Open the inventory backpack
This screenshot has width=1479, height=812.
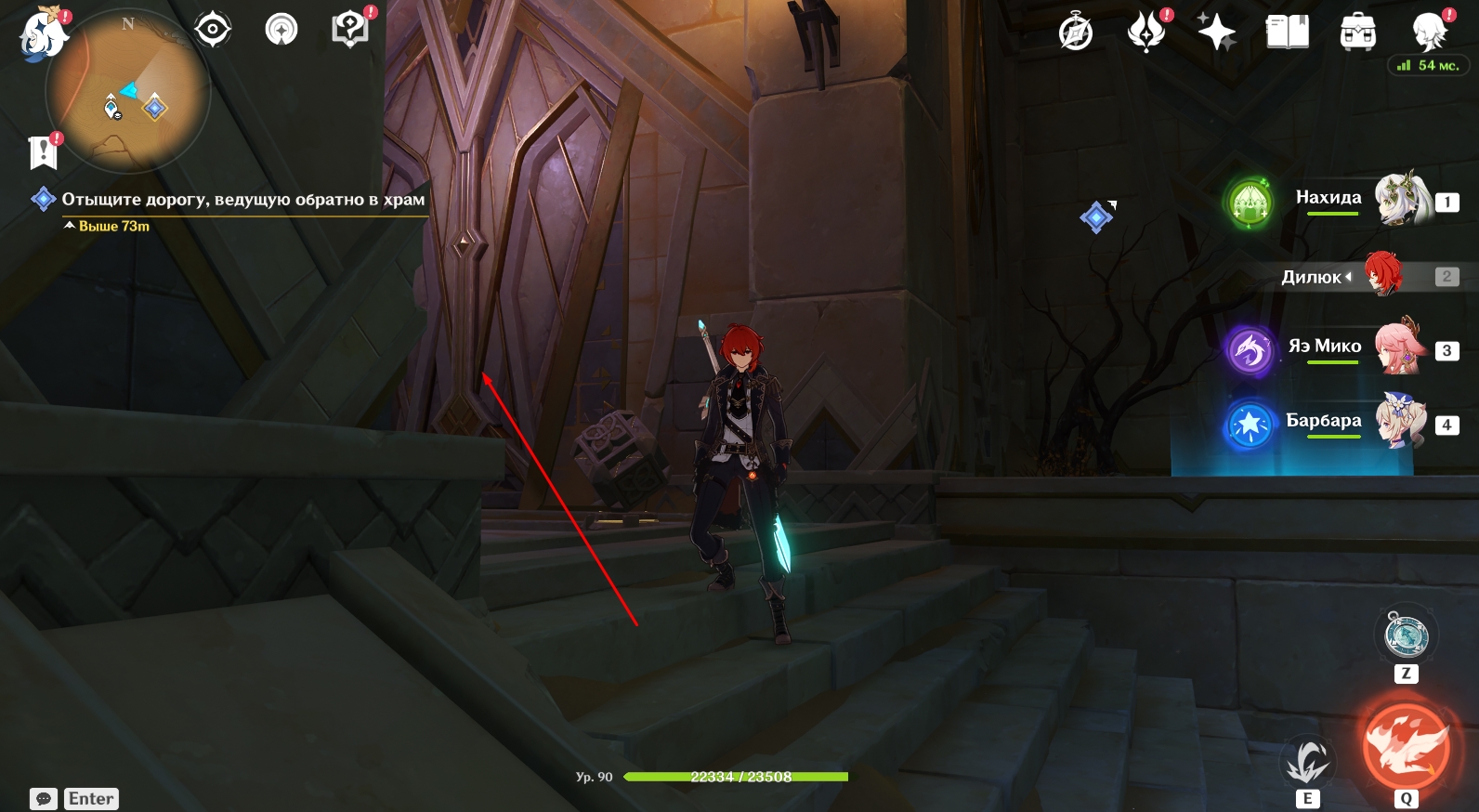[x=1357, y=33]
